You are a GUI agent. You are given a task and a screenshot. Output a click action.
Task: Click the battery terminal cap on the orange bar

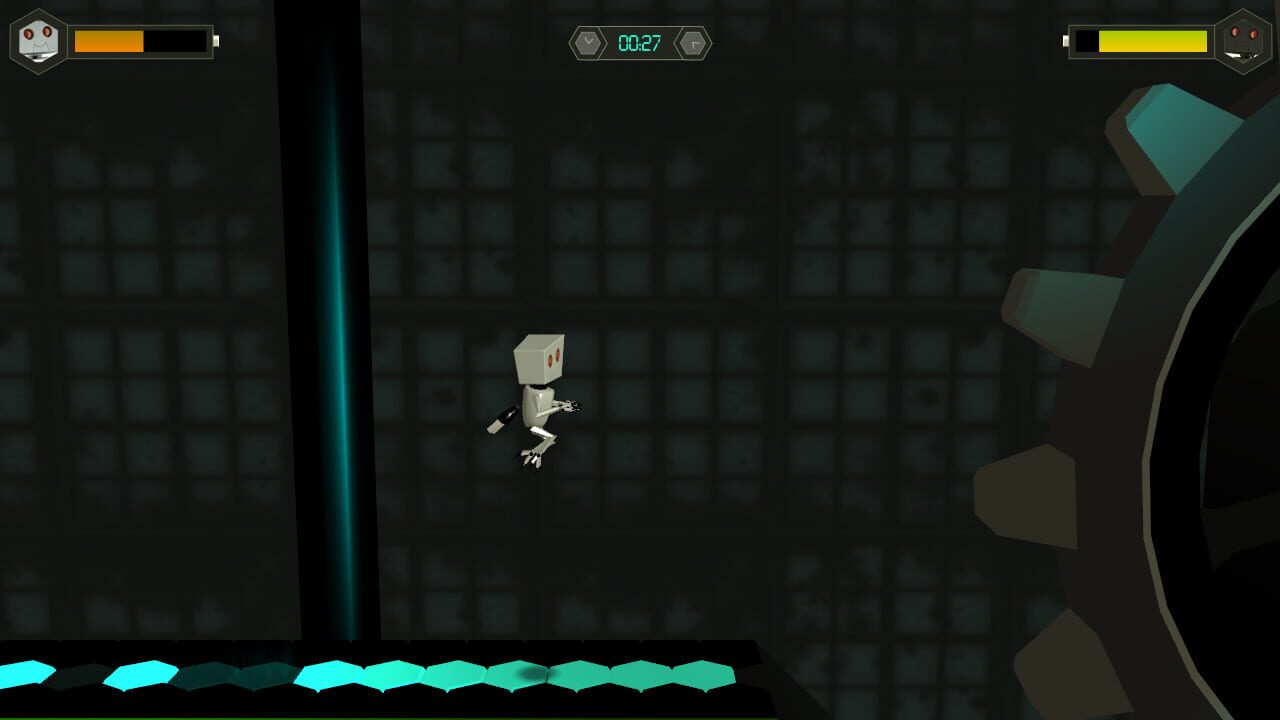(214, 42)
